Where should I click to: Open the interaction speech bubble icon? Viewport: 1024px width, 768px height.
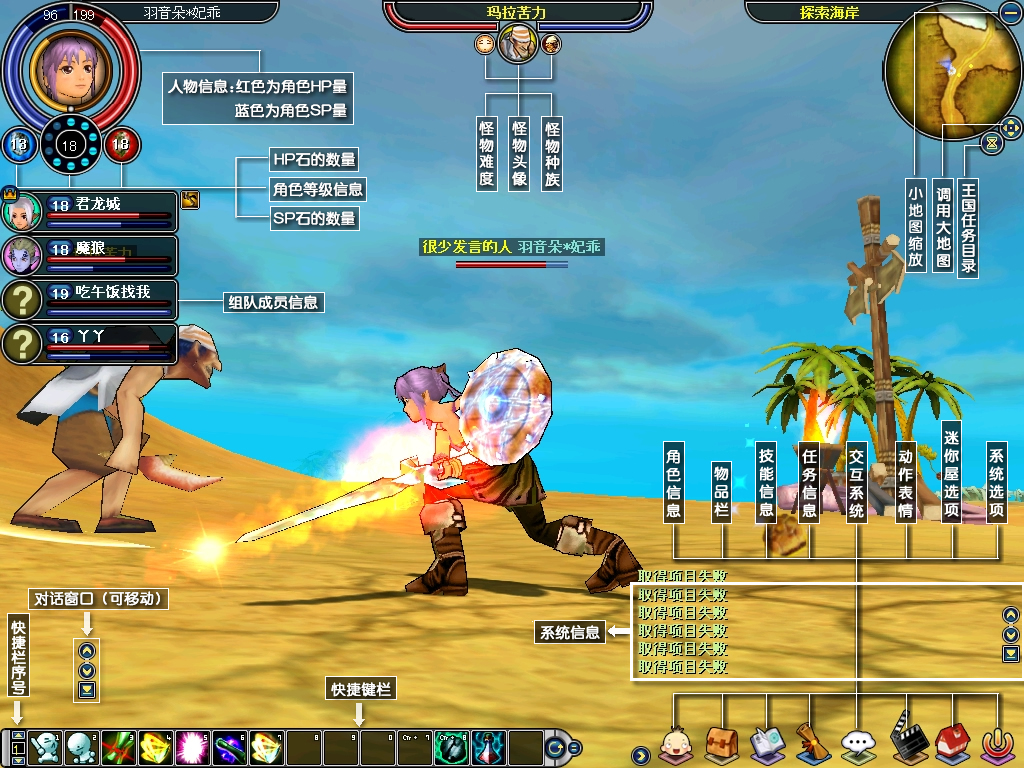[858, 745]
